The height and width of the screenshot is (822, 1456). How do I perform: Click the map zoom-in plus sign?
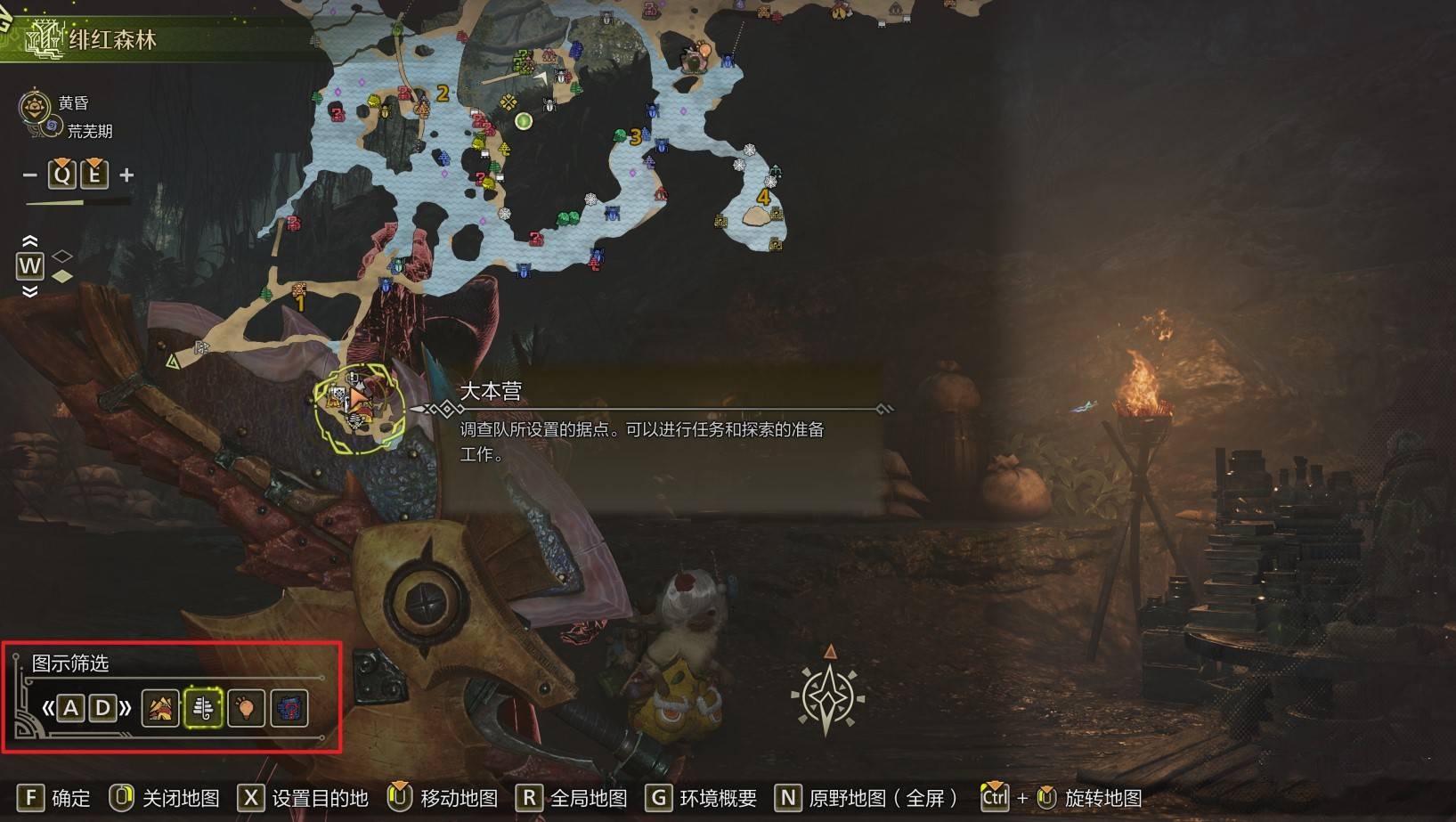point(126,175)
